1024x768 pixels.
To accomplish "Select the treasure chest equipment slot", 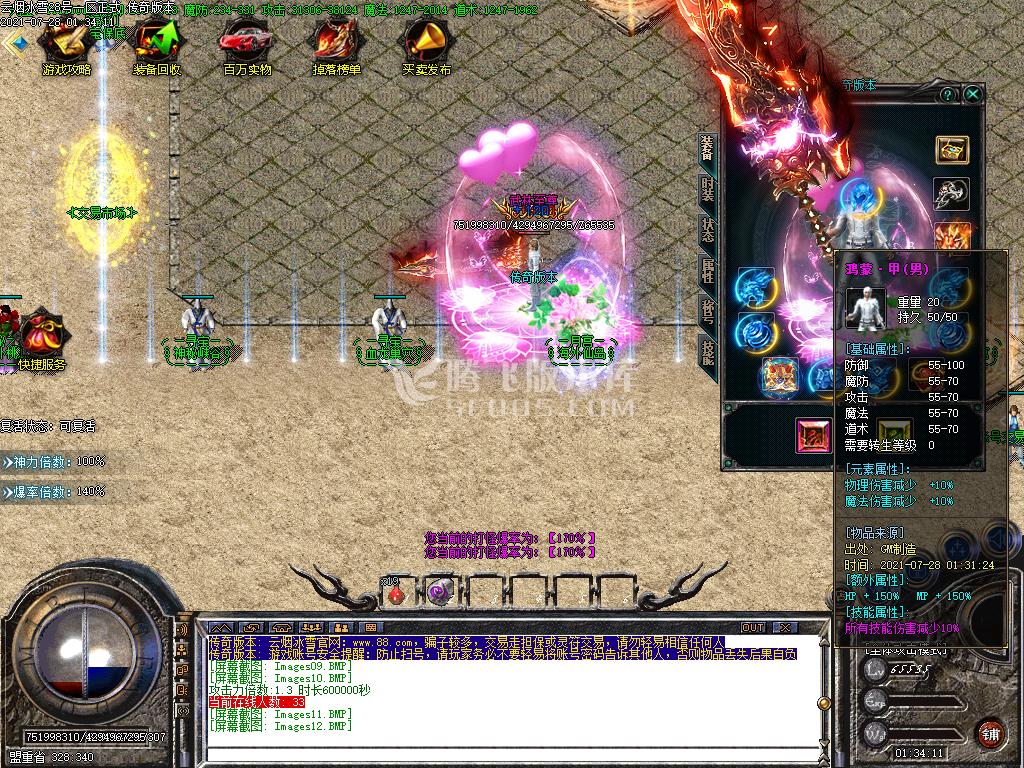I will pyautogui.click(x=952, y=150).
